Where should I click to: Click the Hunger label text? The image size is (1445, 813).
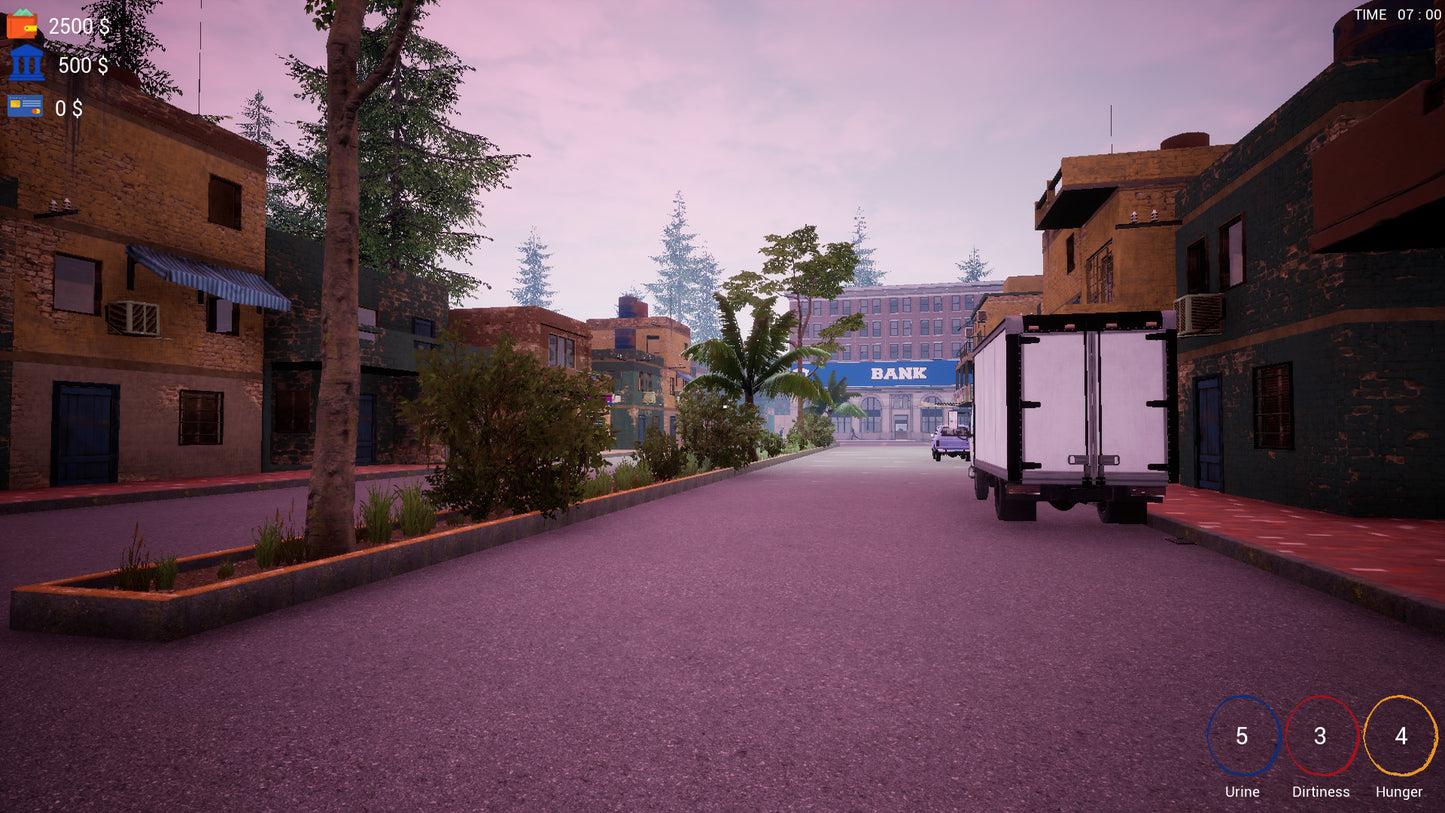(1400, 791)
